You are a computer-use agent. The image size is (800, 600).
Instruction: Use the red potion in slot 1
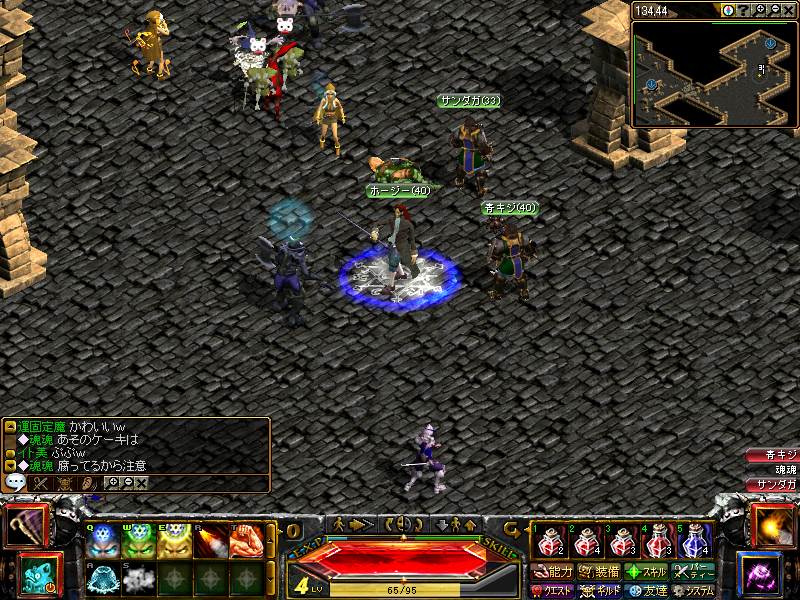548,542
